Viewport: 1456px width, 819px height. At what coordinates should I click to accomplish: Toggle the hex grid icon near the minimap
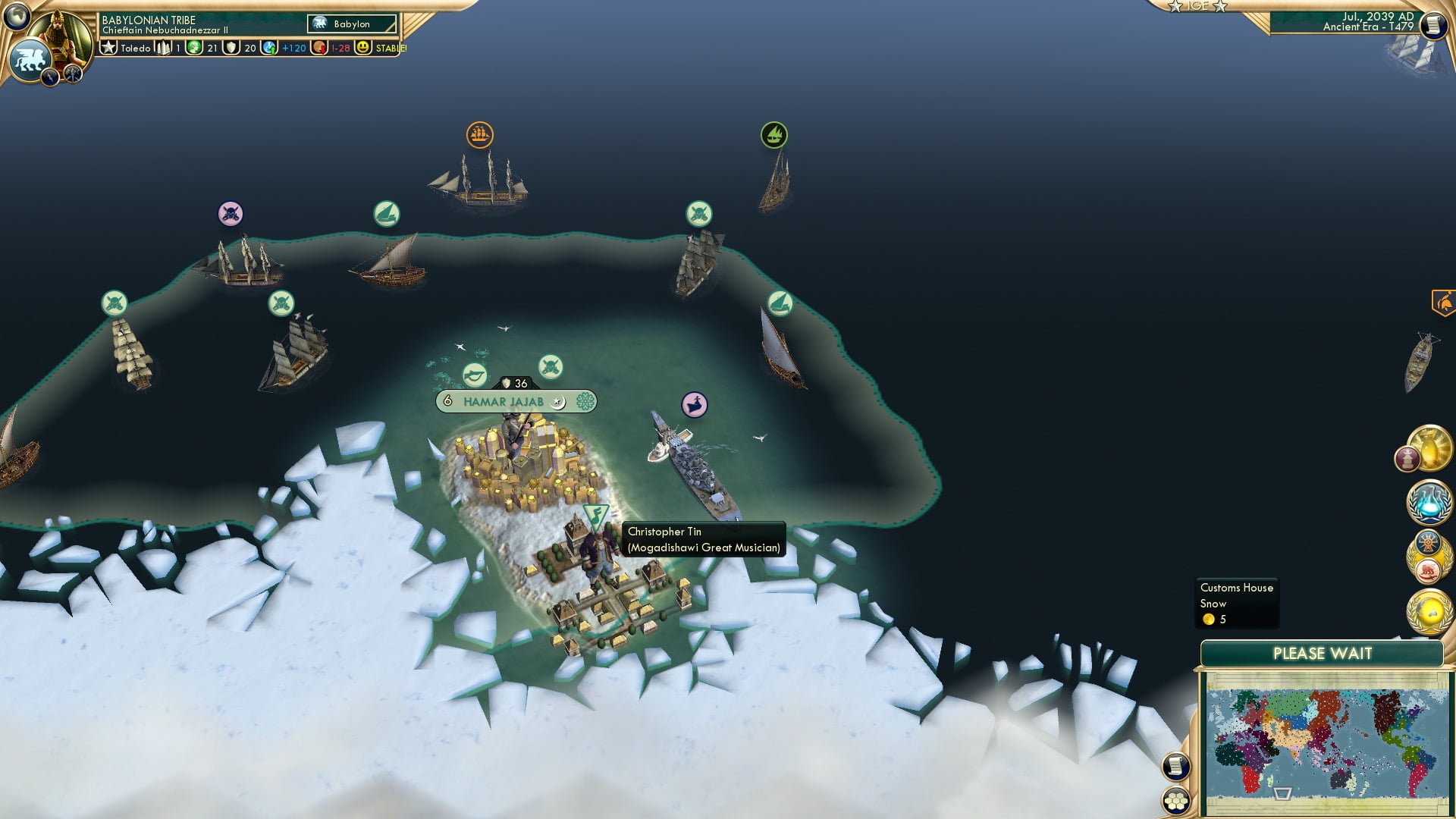1177,801
